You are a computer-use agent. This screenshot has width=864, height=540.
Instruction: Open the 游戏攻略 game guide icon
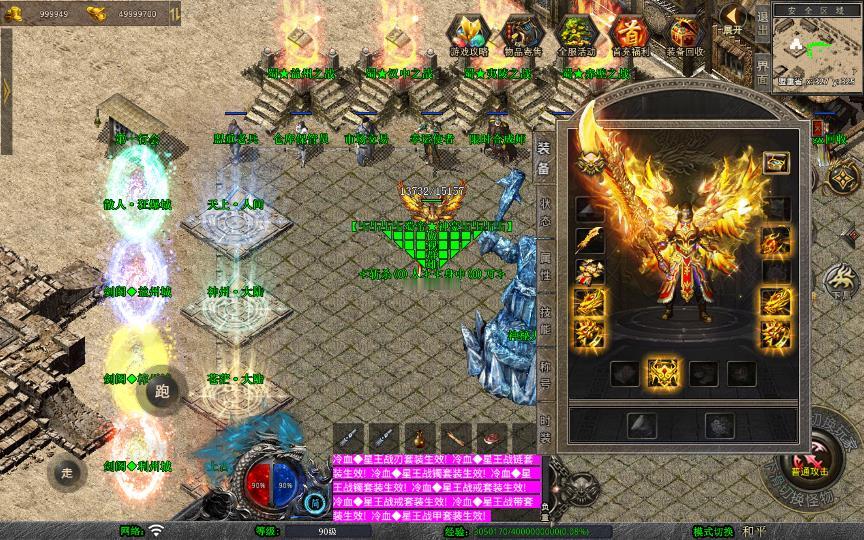468,35
